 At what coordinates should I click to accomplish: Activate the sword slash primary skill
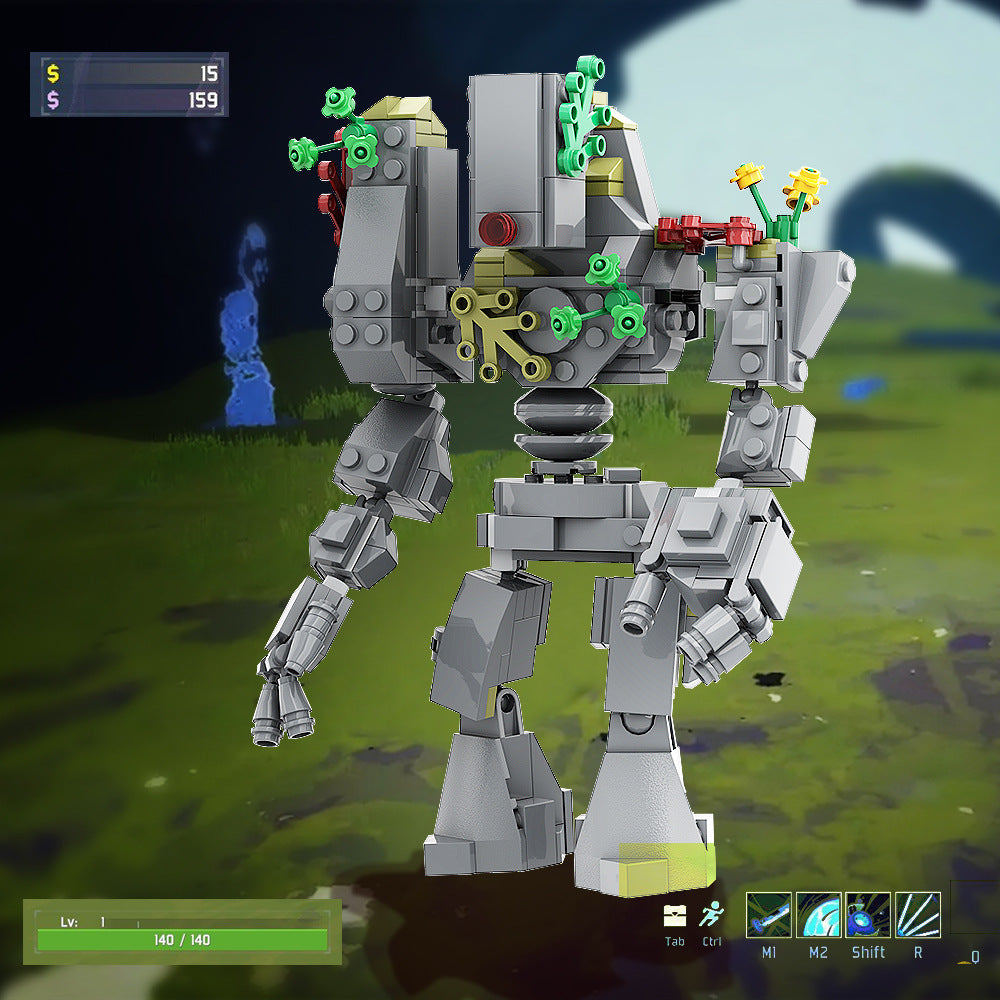[768, 915]
